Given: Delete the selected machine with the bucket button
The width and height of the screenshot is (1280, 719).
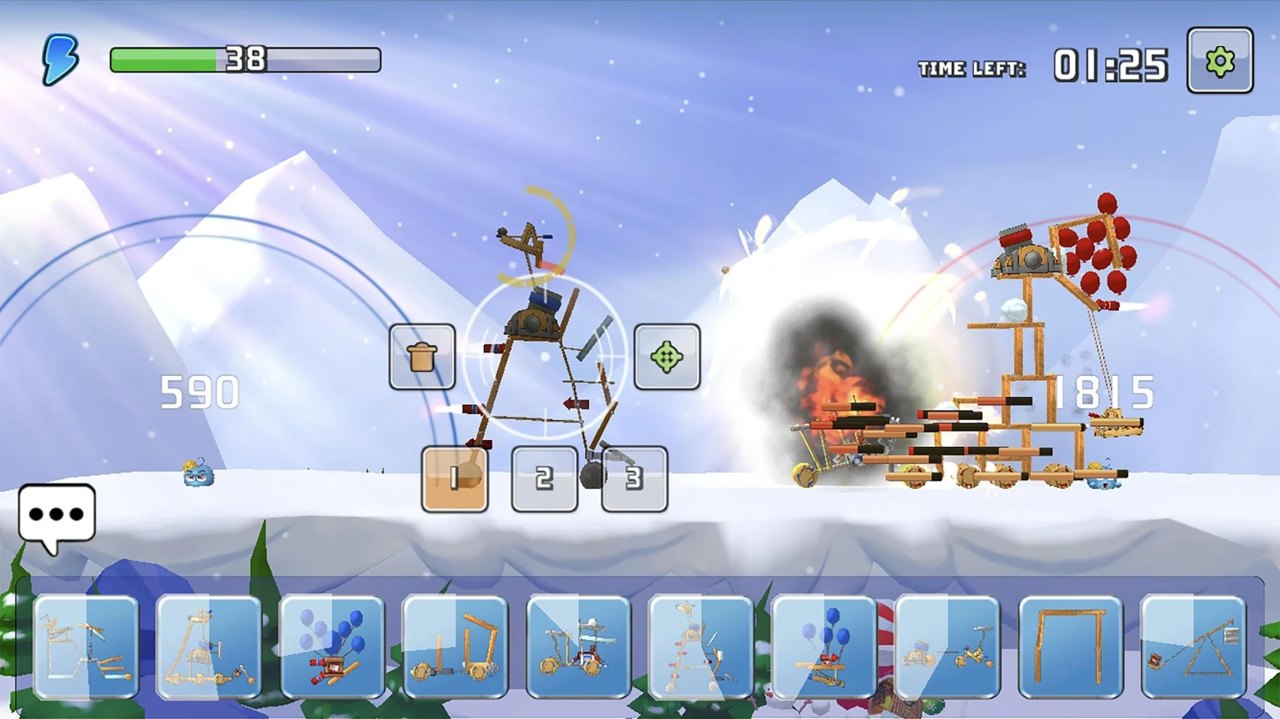Looking at the screenshot, I should pyautogui.click(x=422, y=357).
